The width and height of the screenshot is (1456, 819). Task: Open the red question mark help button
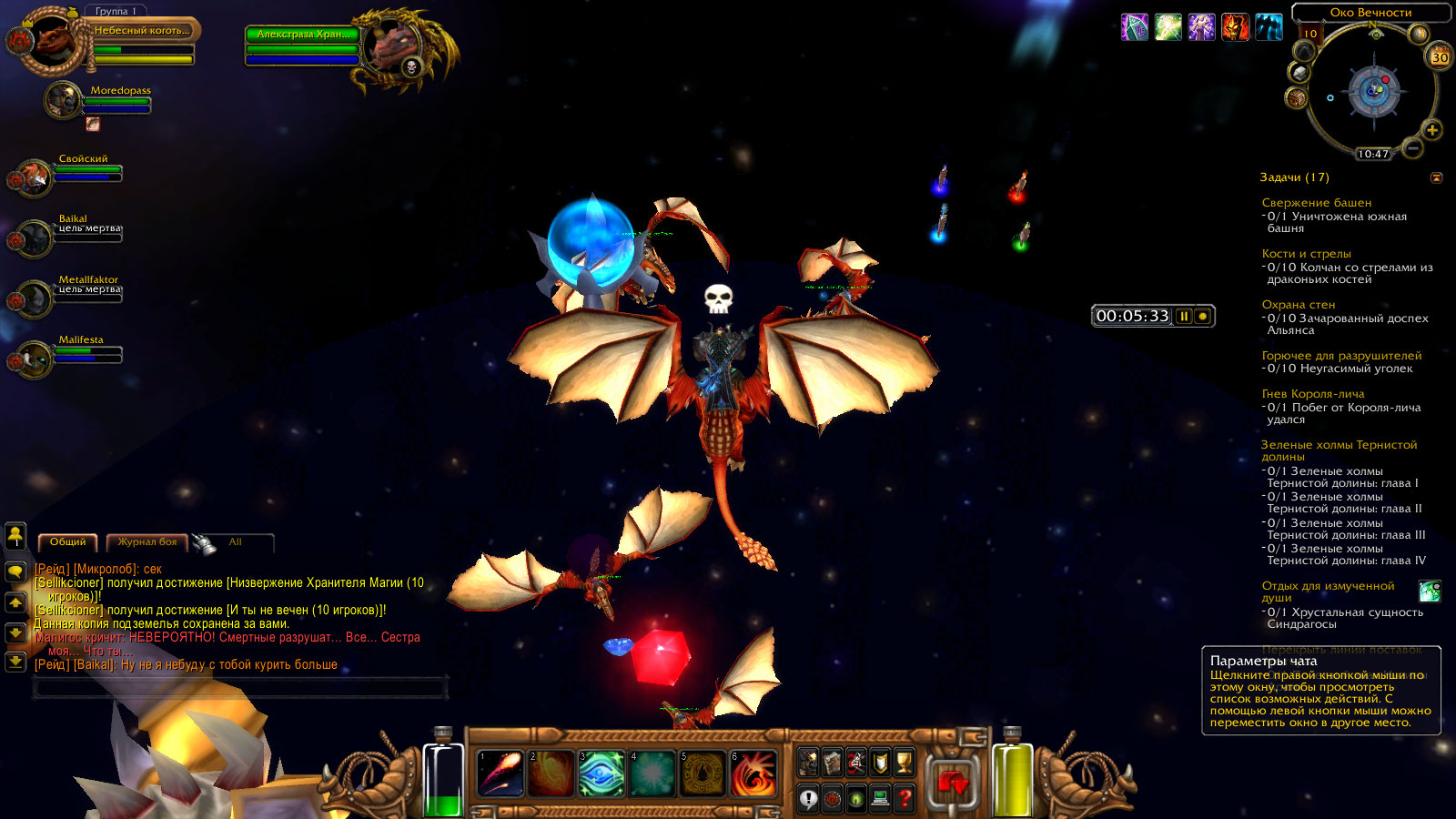(x=904, y=799)
